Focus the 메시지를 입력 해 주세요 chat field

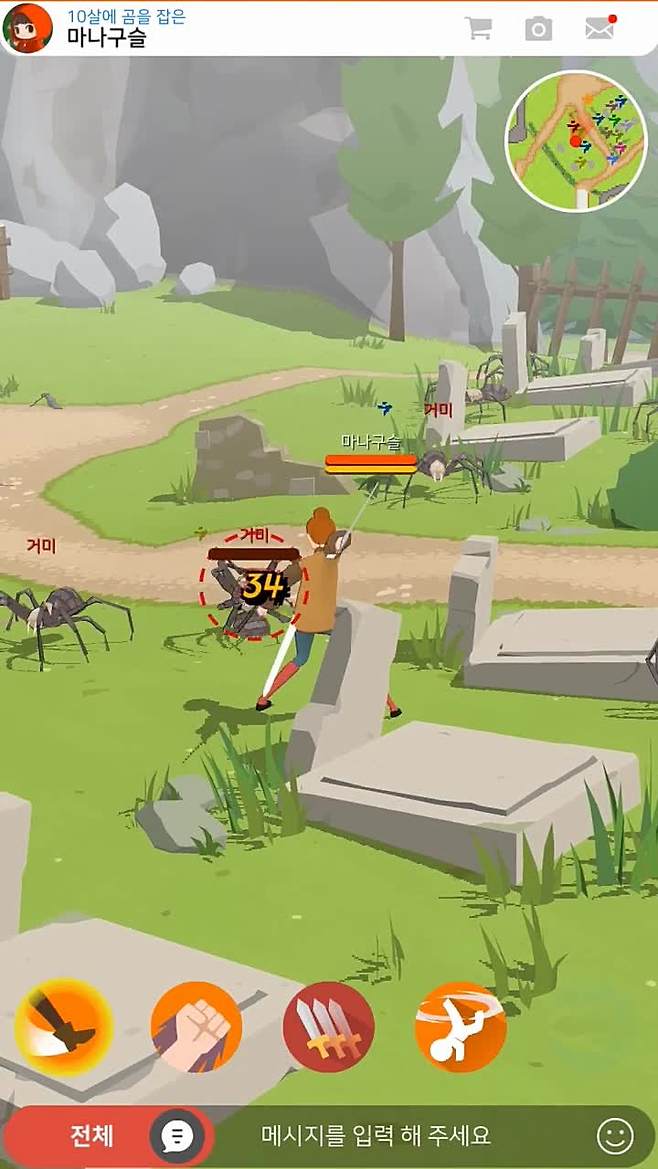click(x=376, y=1136)
